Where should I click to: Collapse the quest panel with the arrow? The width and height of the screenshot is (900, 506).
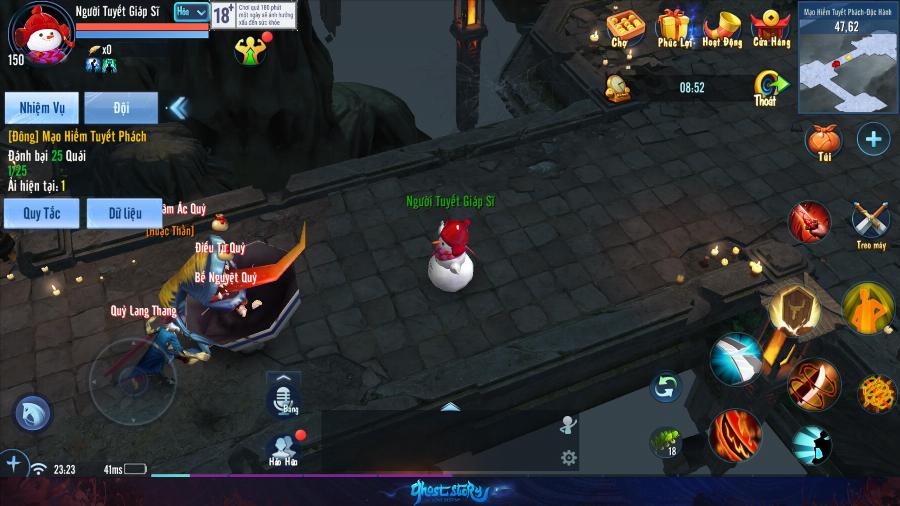pyautogui.click(x=178, y=107)
